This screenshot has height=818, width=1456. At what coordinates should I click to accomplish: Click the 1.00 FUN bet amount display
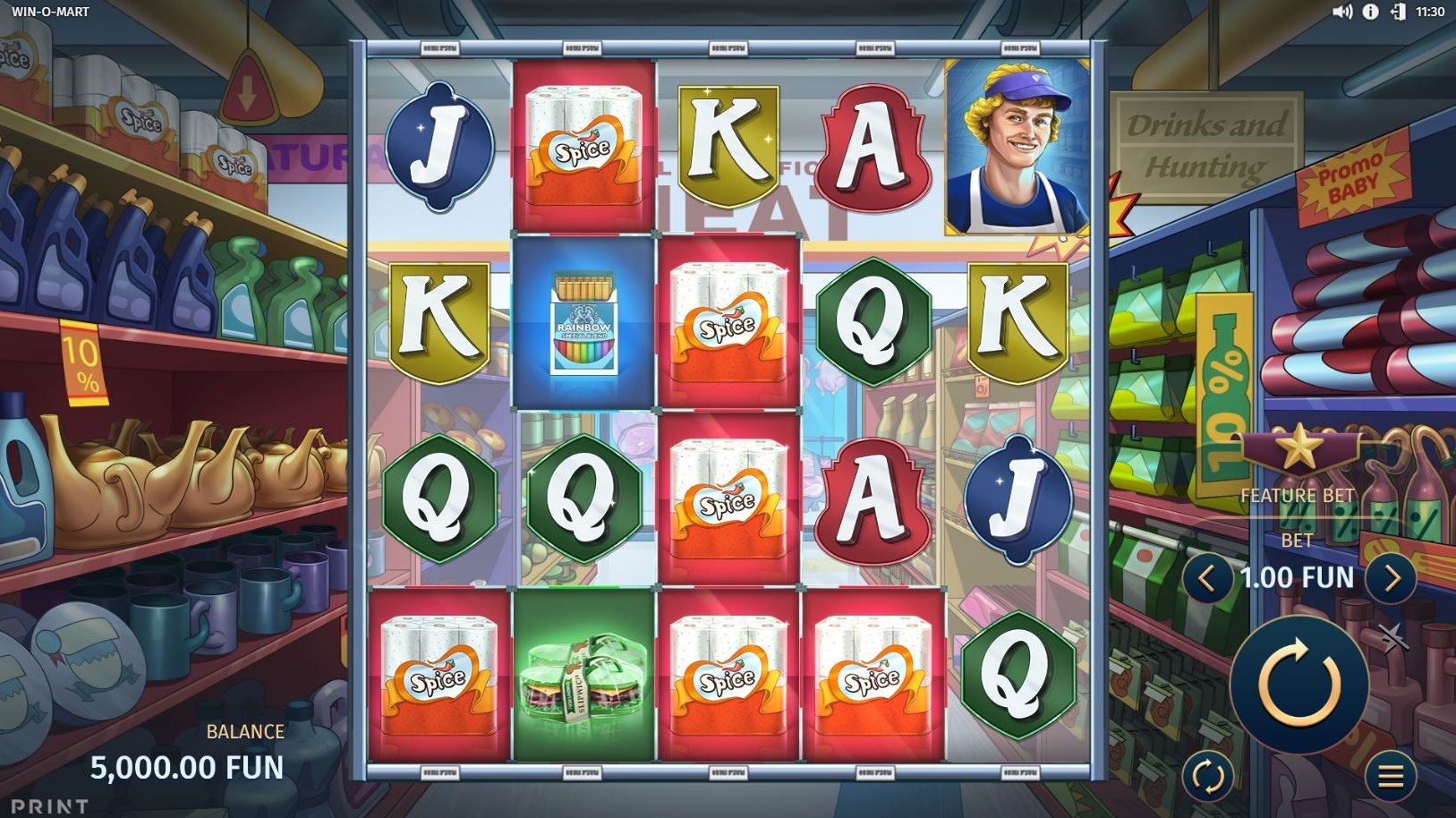click(1298, 577)
